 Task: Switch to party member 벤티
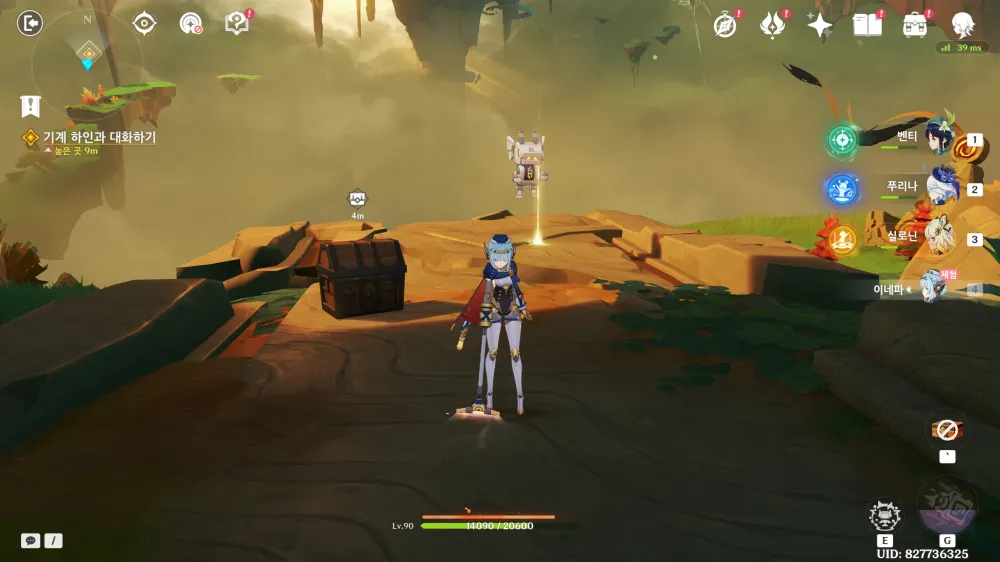click(x=940, y=140)
